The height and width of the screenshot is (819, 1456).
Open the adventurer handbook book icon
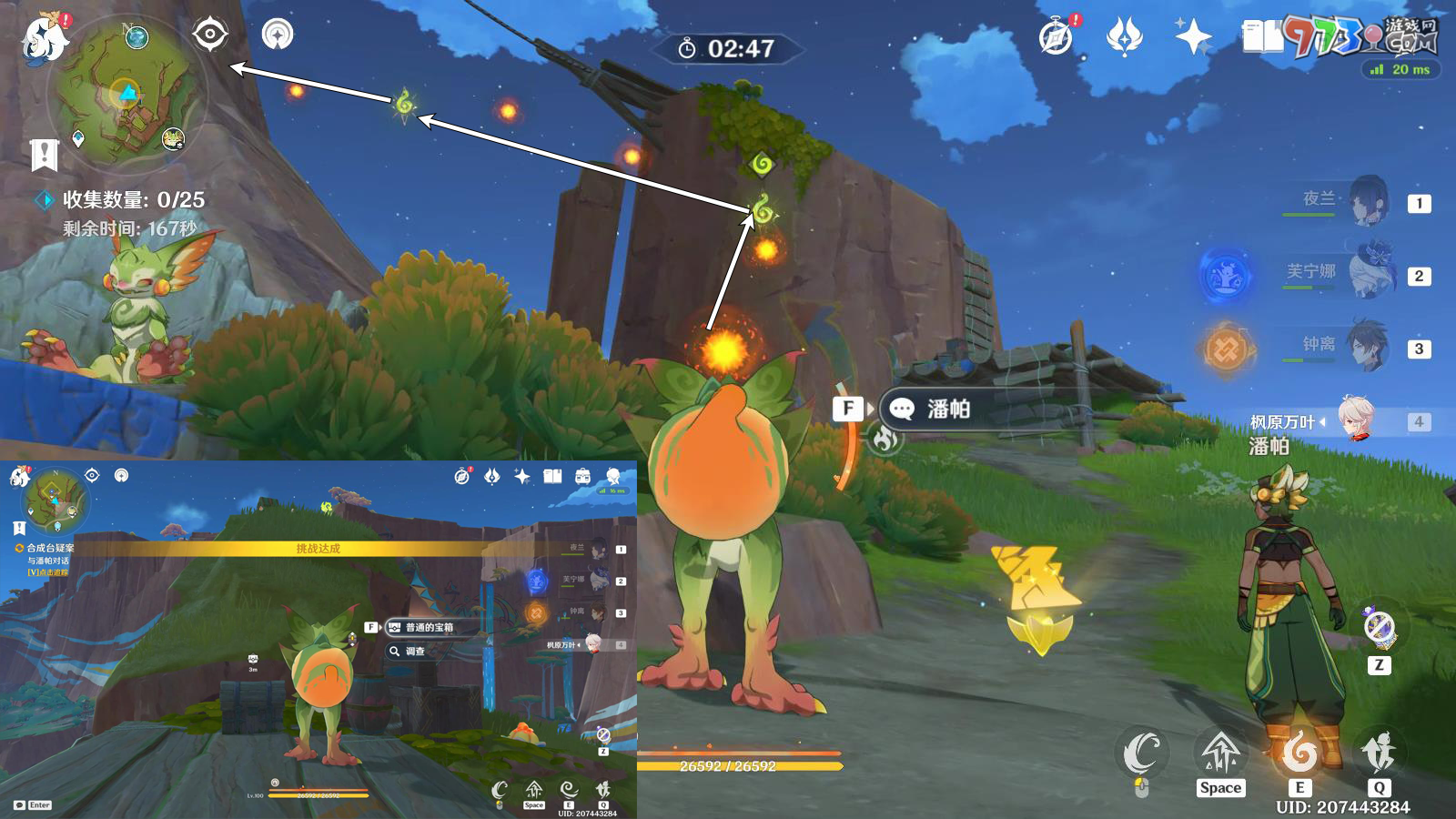[x=1262, y=37]
